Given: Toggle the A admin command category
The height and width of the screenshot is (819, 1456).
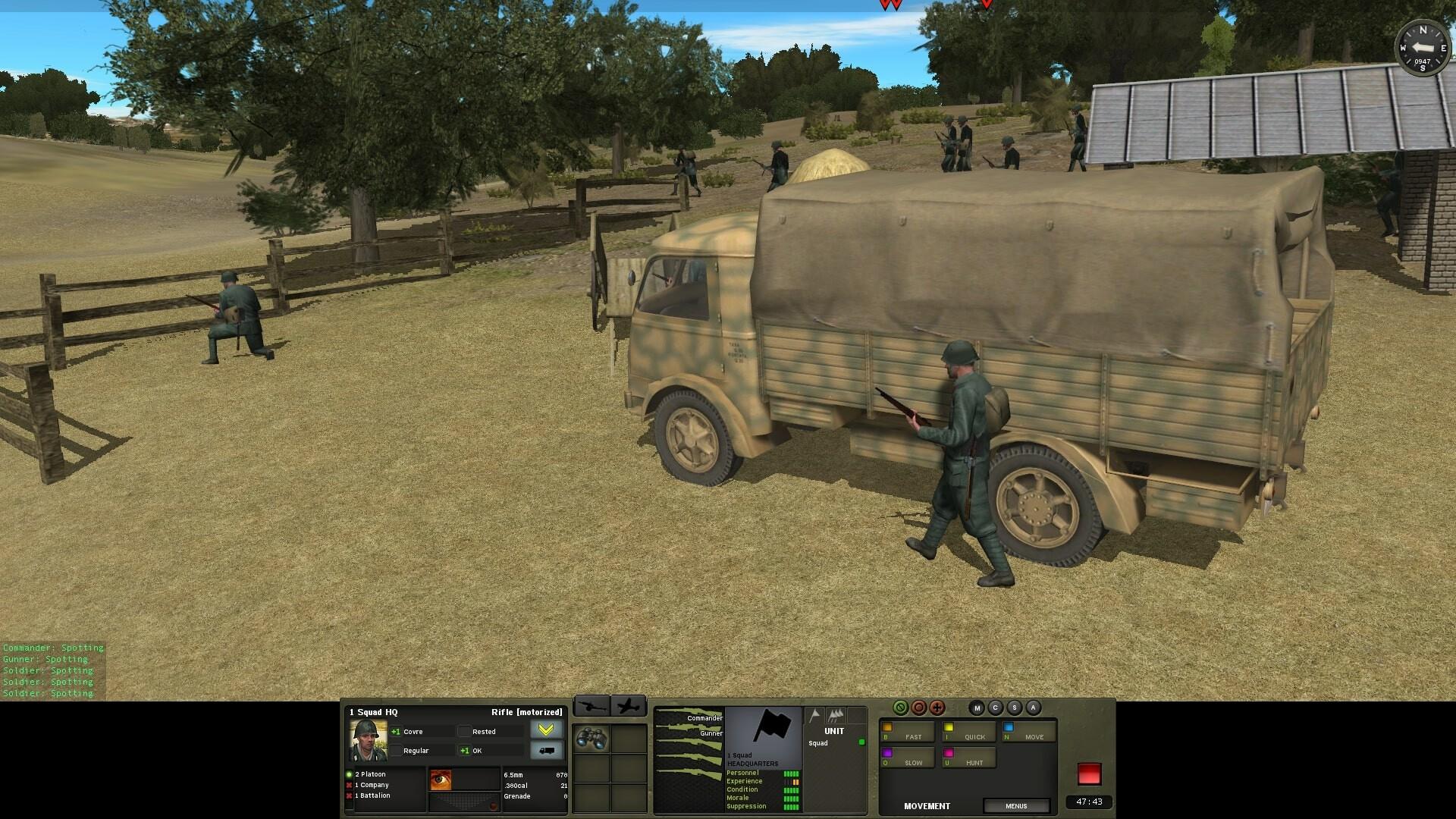Looking at the screenshot, I should point(1033,708).
